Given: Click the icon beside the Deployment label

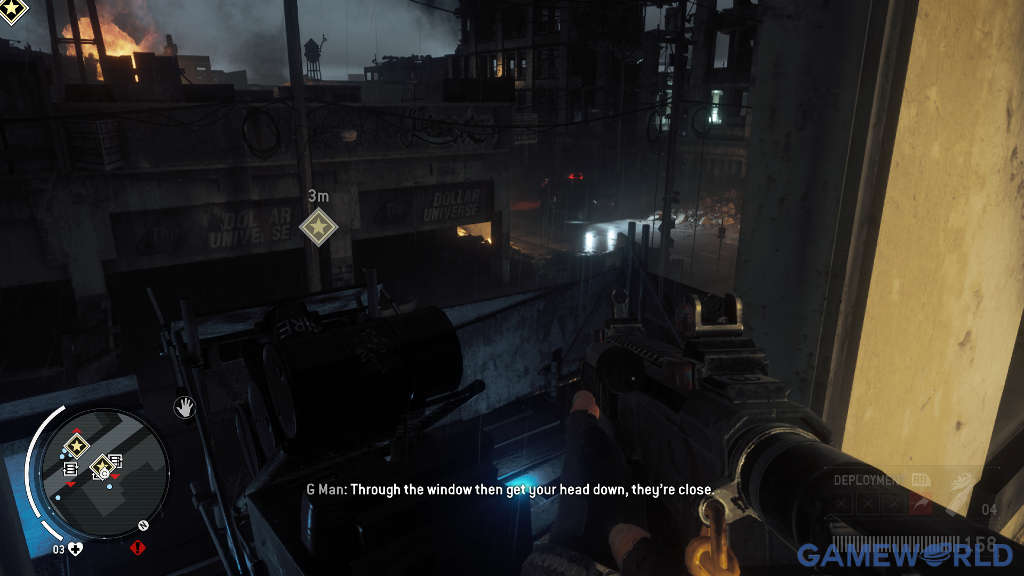Looking at the screenshot, I should pyautogui.click(x=919, y=480).
